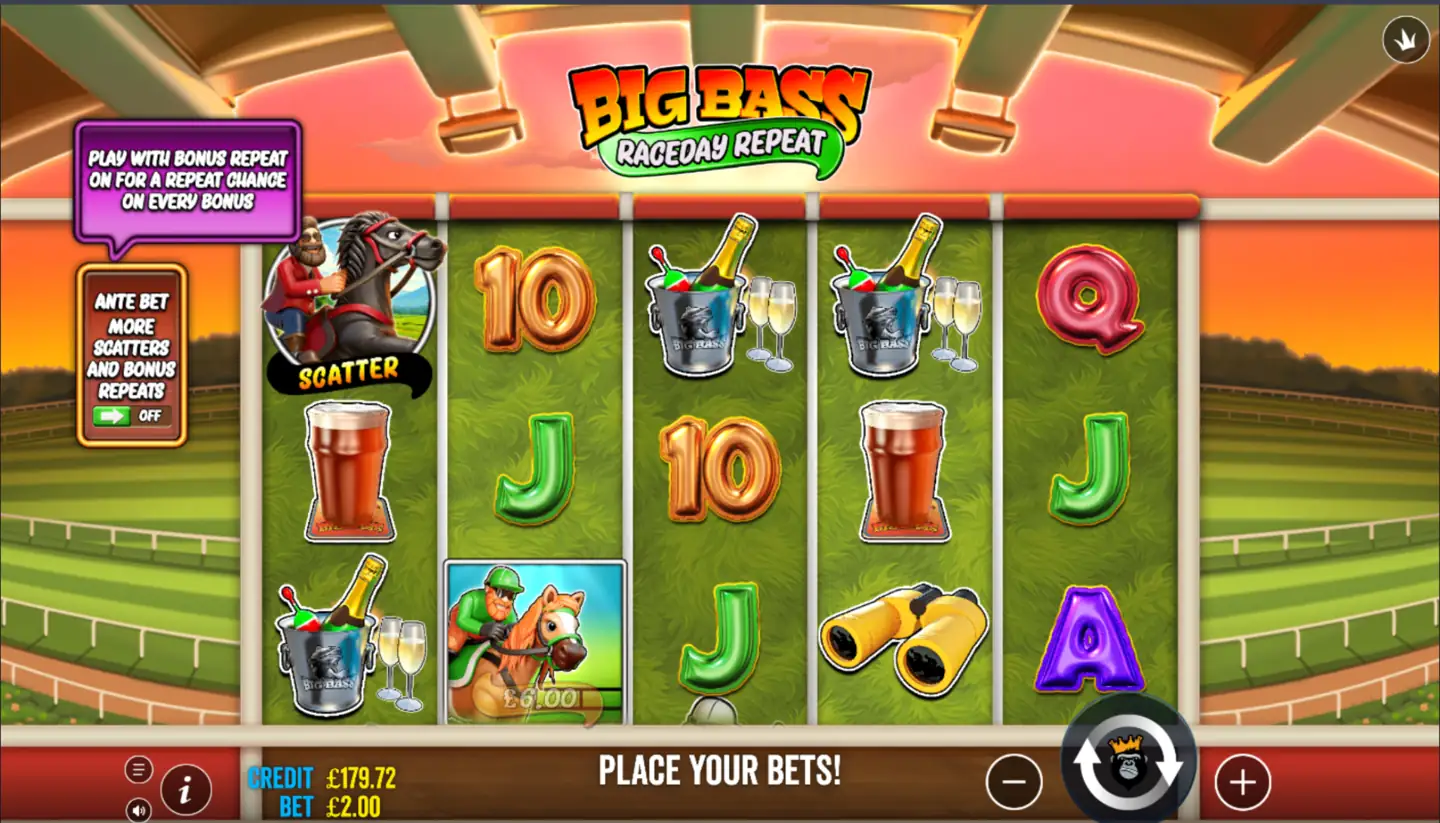Viewport: 1440px width, 823px height.
Task: Select the yellow binoculars symbol
Action: (903, 637)
